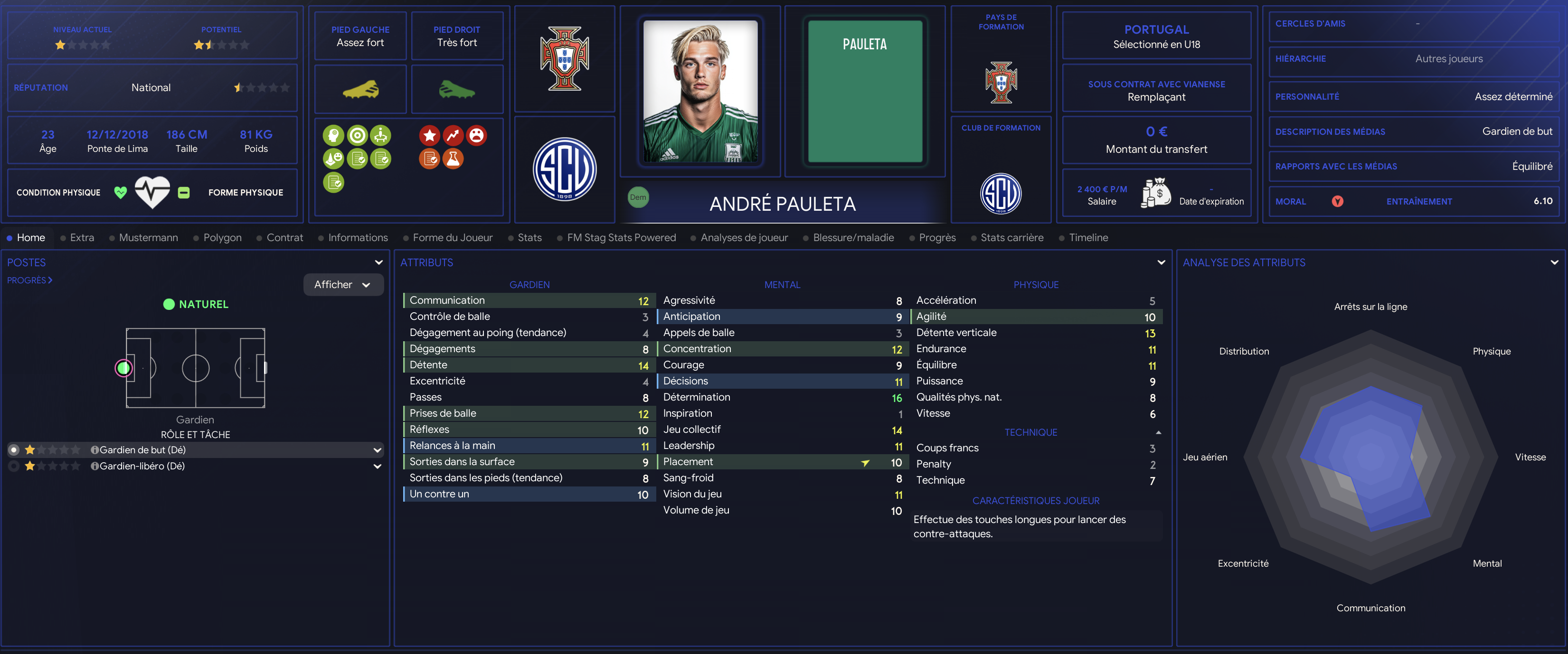Follow the Progrès link under Postes
1568x654 pixels.
[29, 280]
